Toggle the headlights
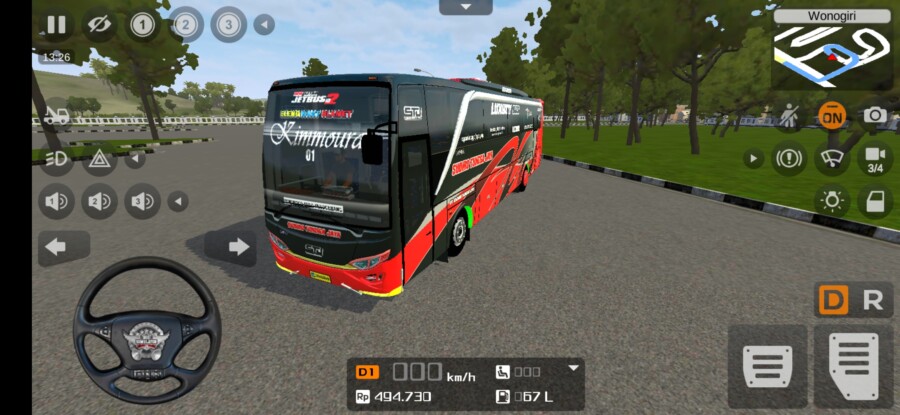900x415 pixels. (56, 158)
